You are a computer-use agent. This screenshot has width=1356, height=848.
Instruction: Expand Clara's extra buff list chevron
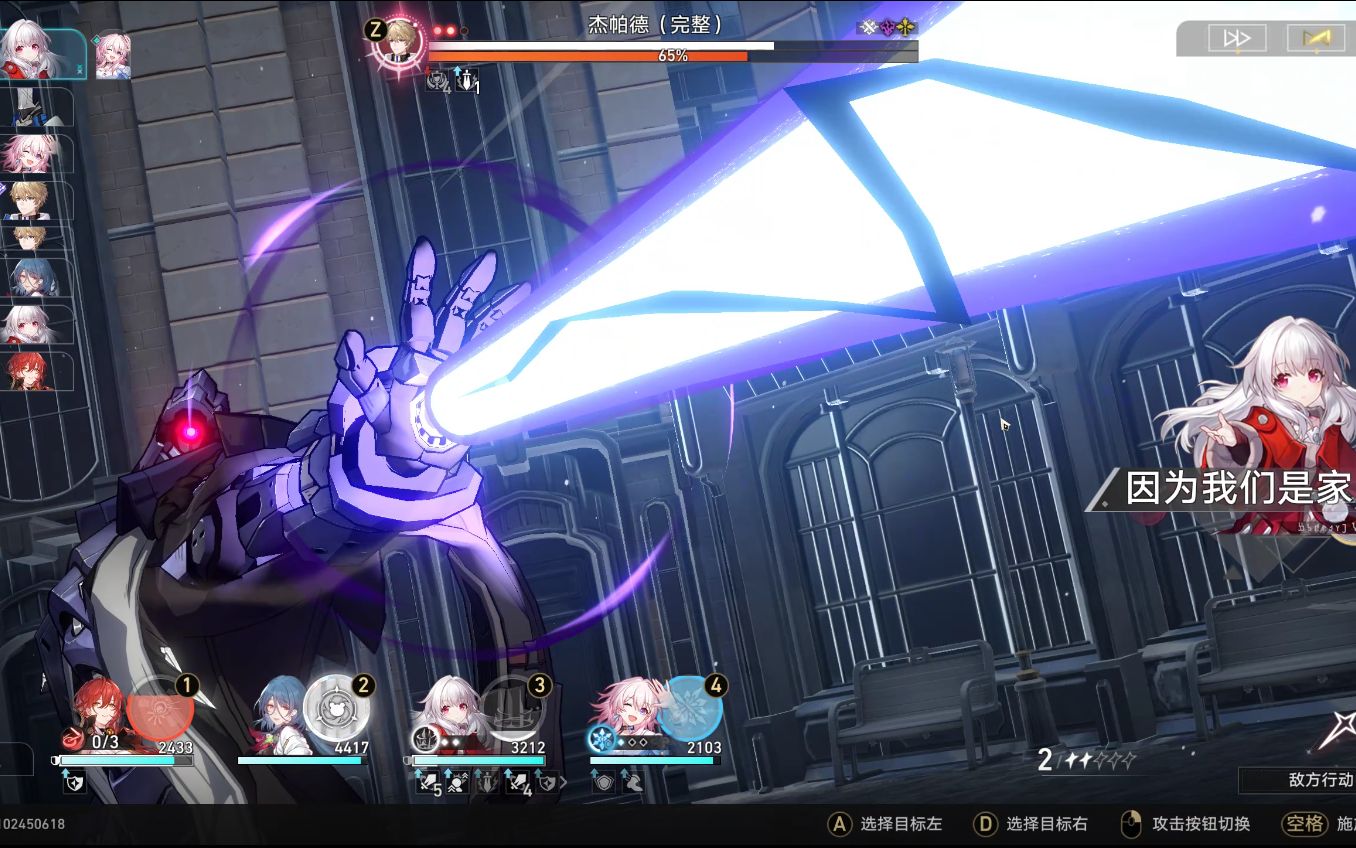pos(563,782)
